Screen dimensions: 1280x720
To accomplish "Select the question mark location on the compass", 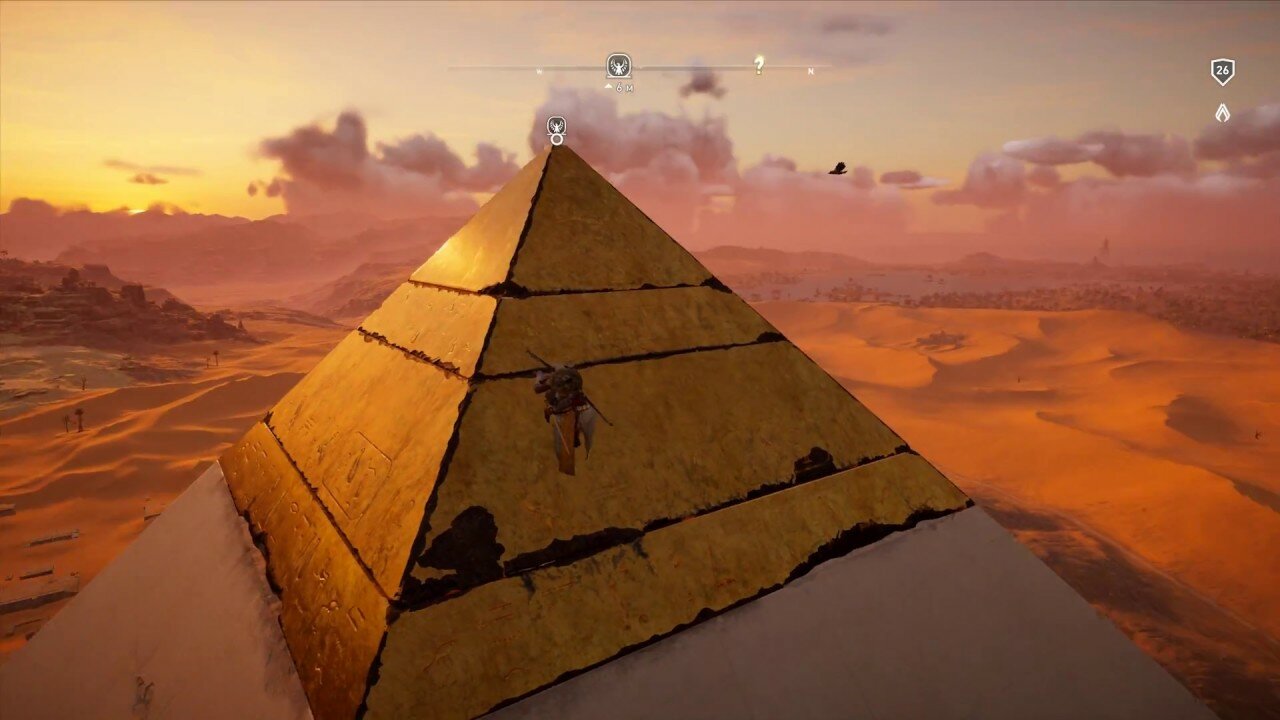I will pos(759,66).
